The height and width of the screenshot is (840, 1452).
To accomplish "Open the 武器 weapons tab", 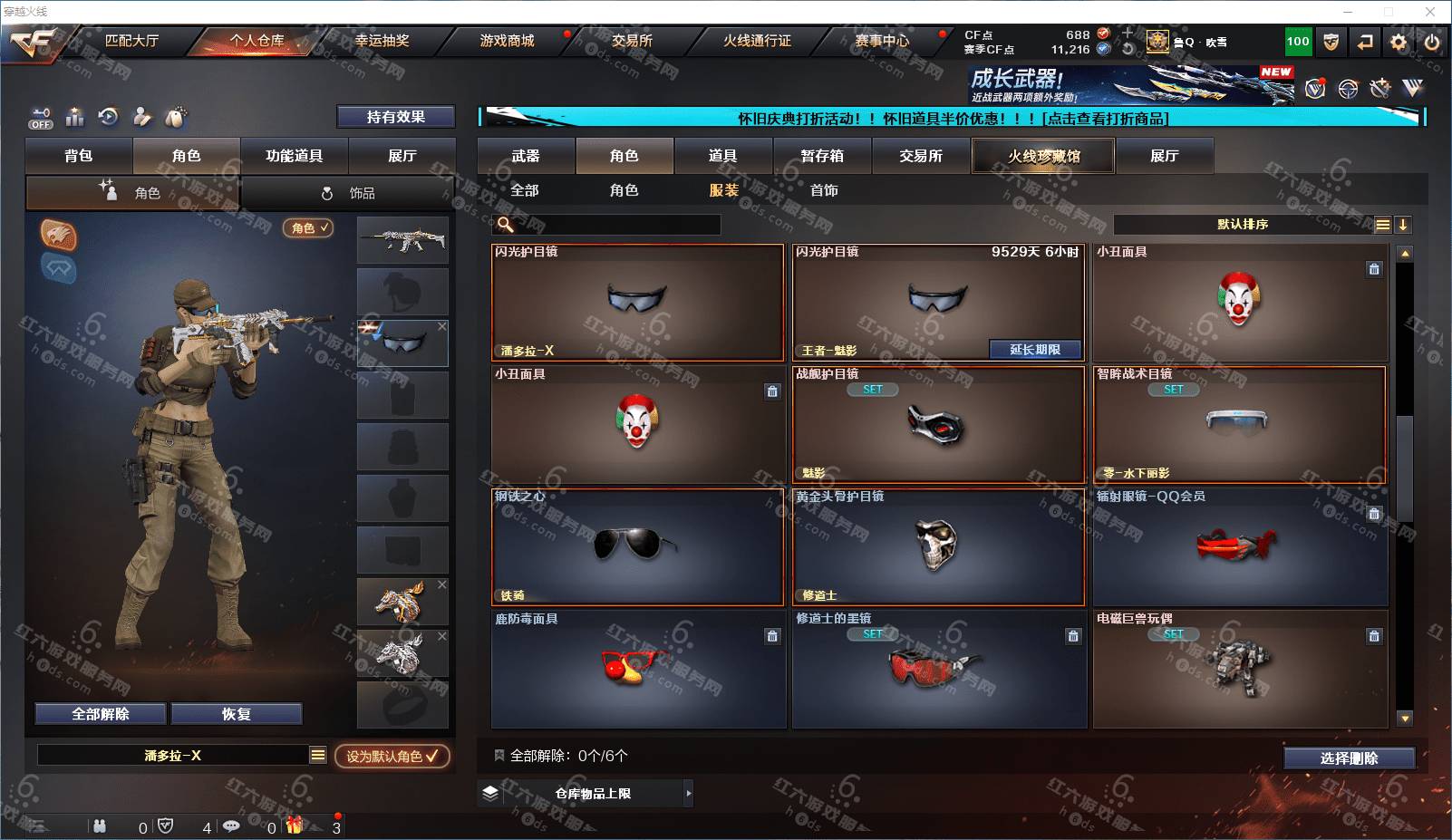I will [x=526, y=156].
